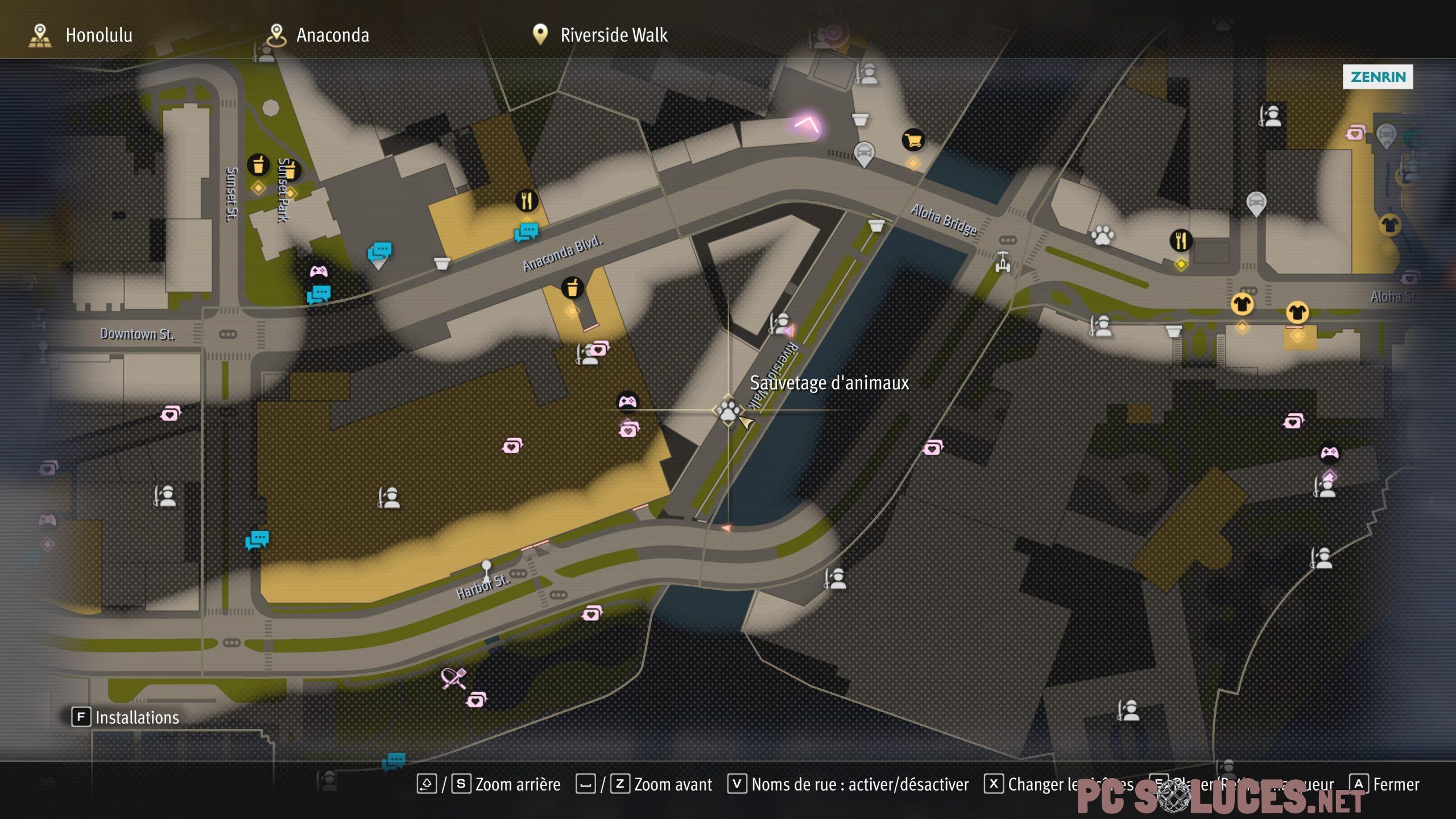The width and height of the screenshot is (1456, 819).
Task: Select the taxi marker beside the shopping cart
Action: pyautogui.click(x=864, y=153)
